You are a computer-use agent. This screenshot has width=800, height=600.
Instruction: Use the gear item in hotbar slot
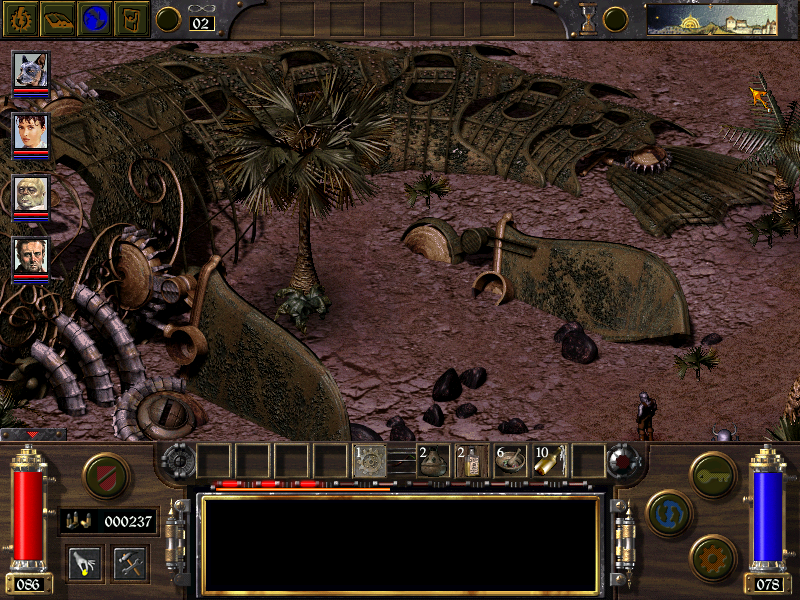coord(370,460)
